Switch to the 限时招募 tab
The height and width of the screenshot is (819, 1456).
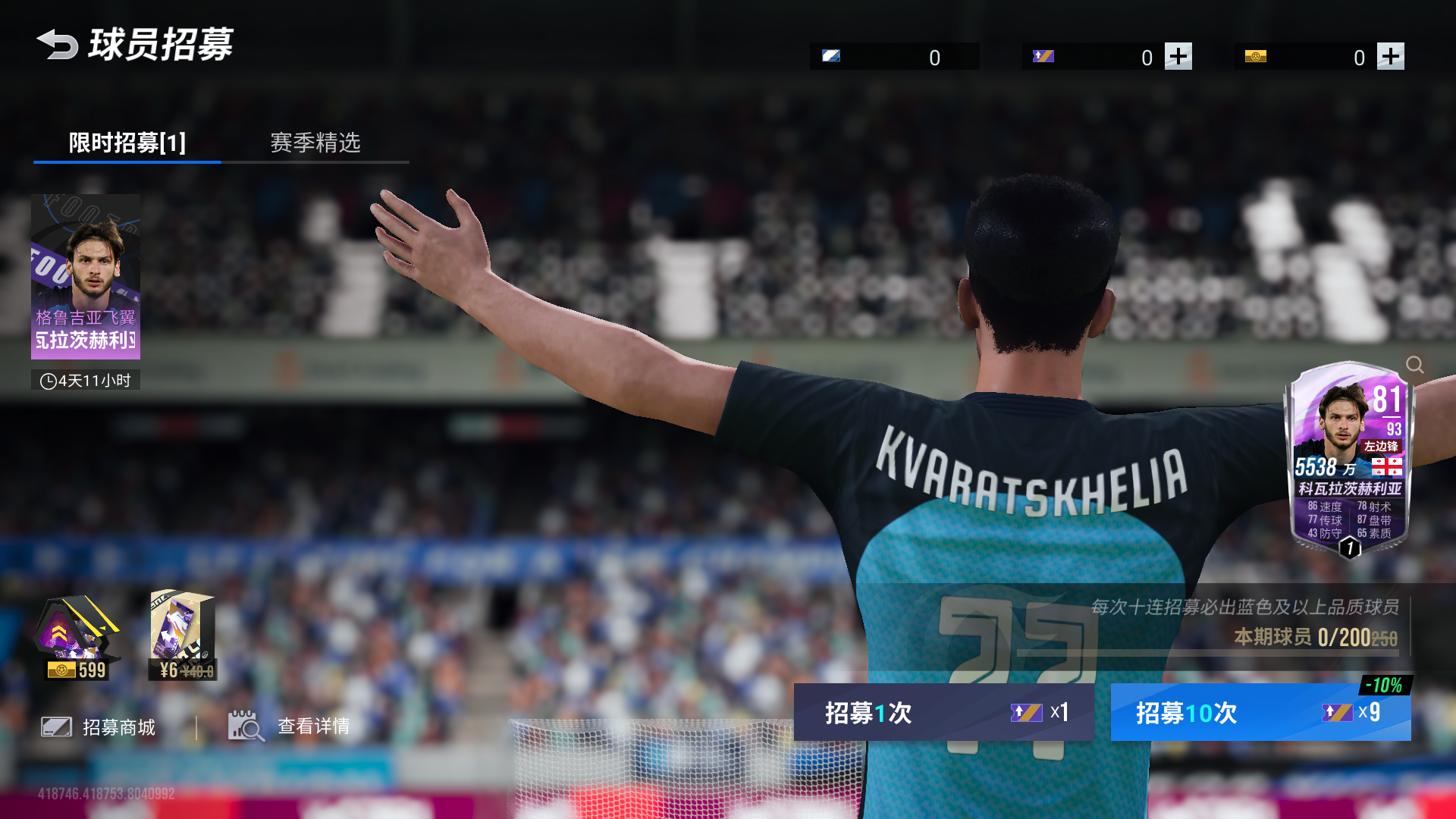click(127, 143)
